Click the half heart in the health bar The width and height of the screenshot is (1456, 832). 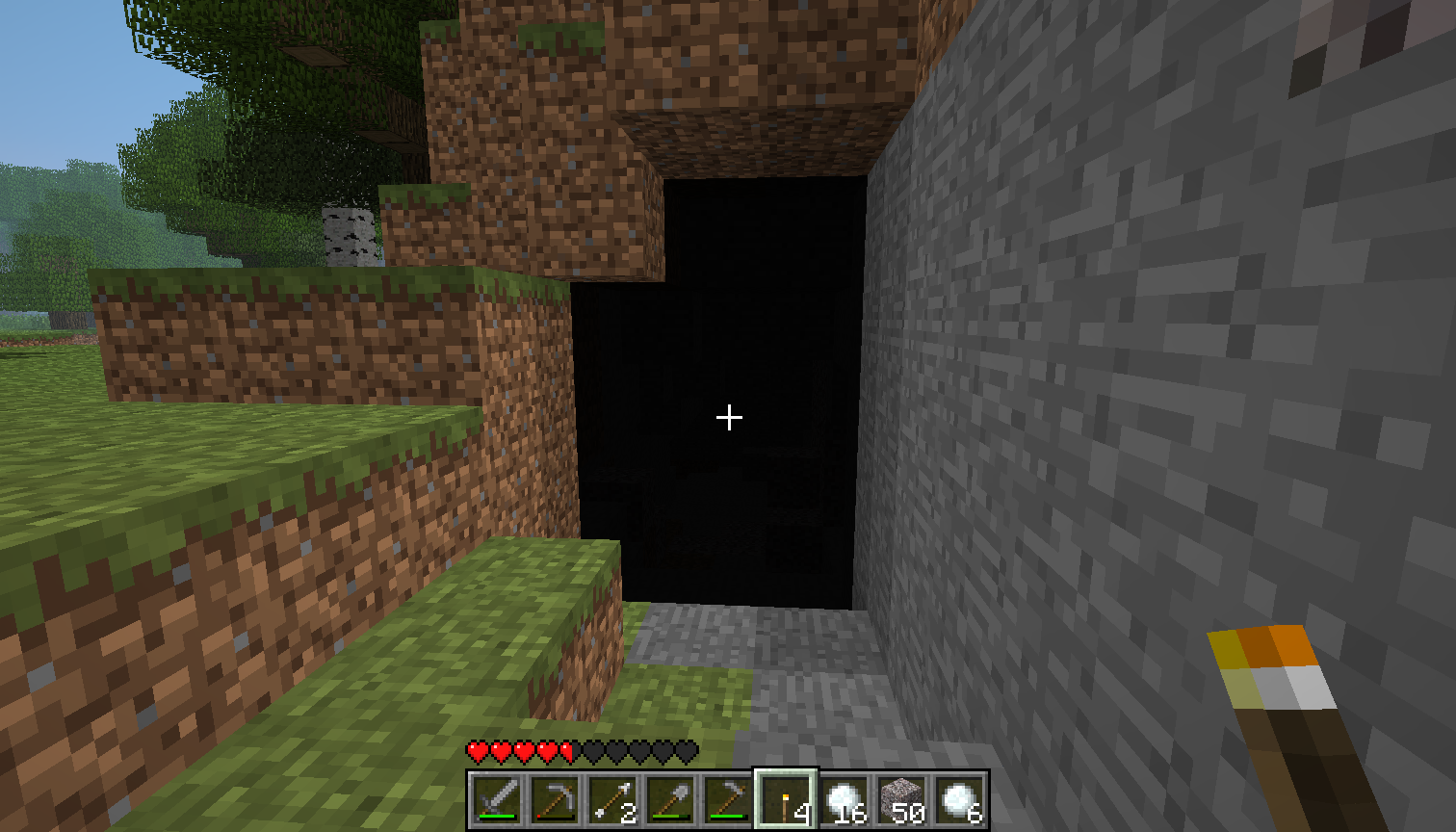coord(565,749)
